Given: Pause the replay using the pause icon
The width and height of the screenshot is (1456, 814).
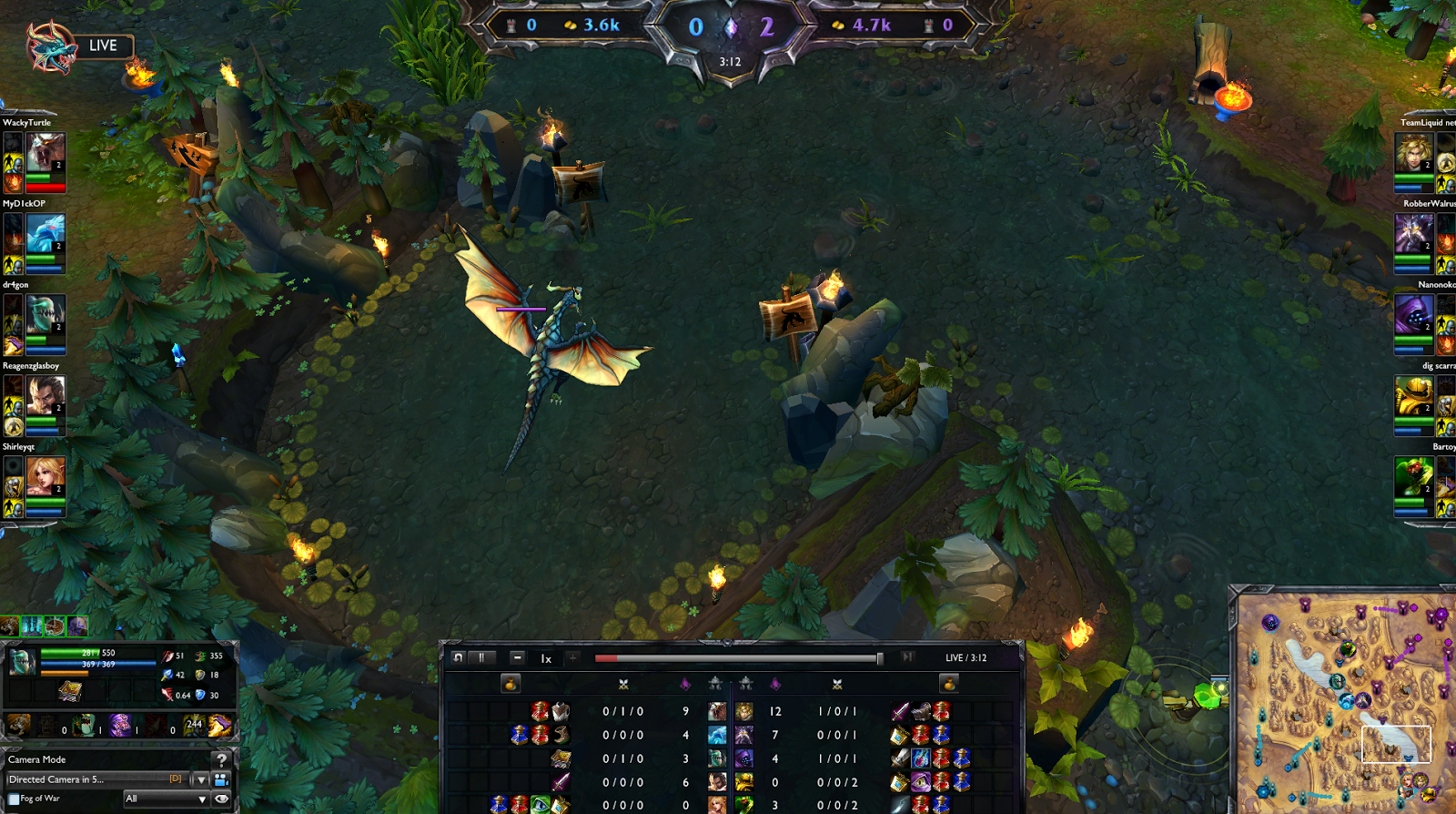Looking at the screenshot, I should pos(480,656).
